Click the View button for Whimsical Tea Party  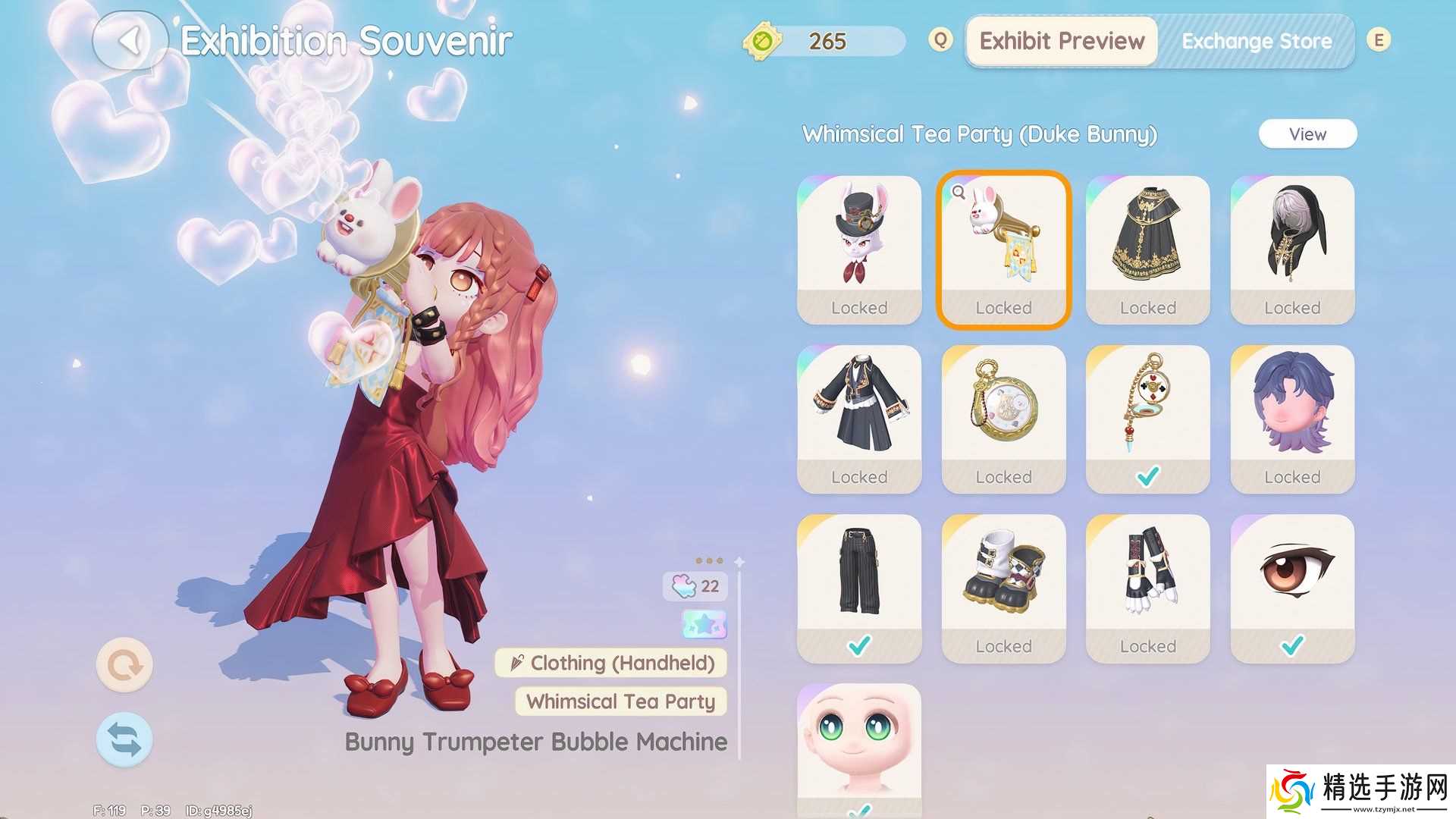[x=1307, y=134]
